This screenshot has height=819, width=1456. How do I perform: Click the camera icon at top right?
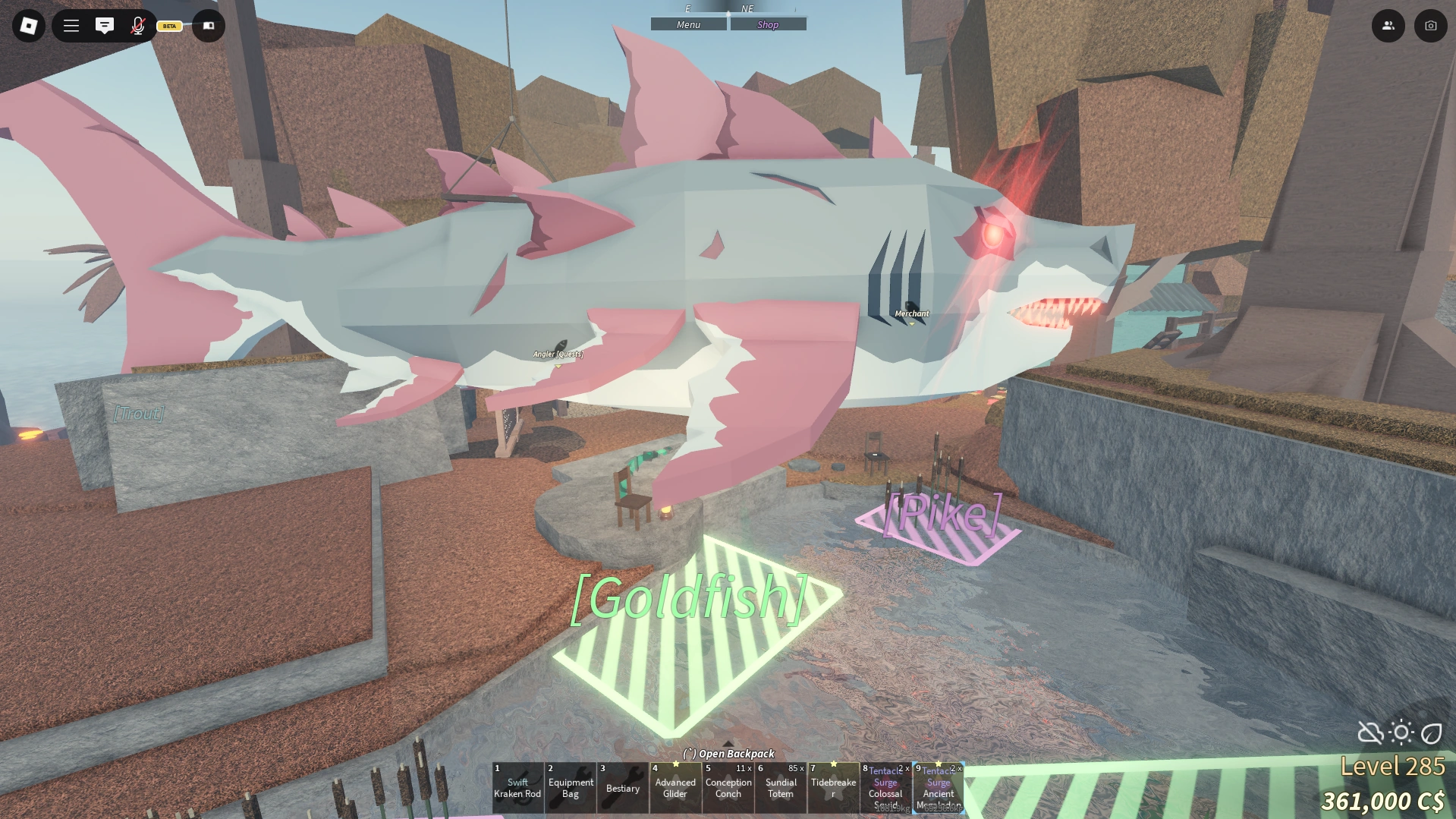click(x=1429, y=25)
